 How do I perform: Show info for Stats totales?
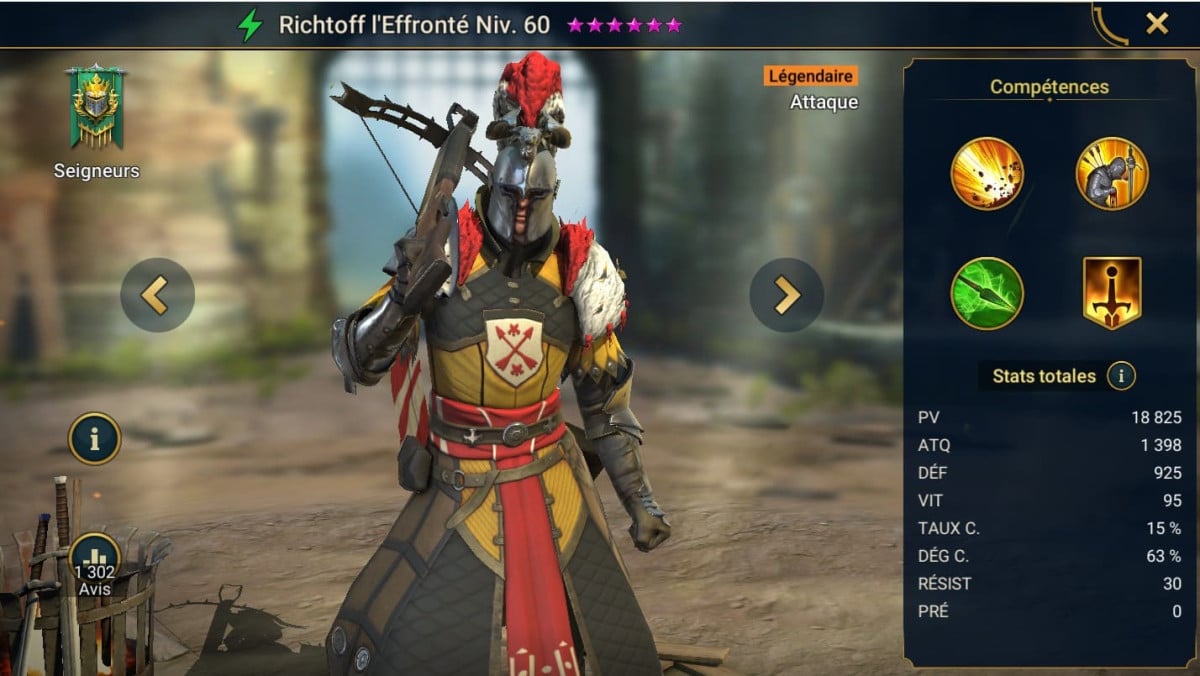click(1122, 376)
